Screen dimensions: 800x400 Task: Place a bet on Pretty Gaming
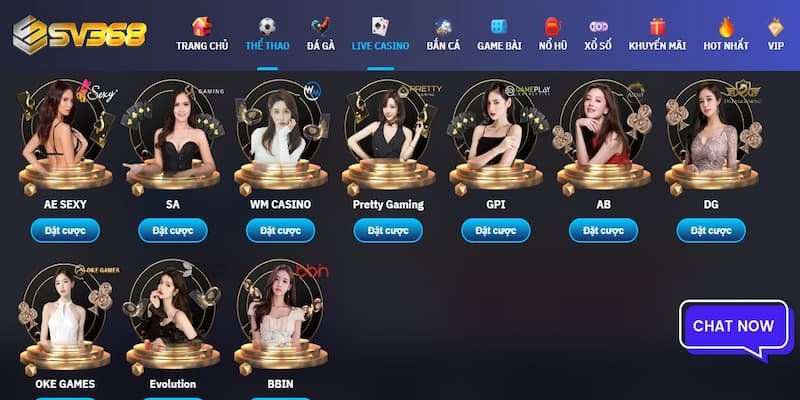[x=388, y=231]
